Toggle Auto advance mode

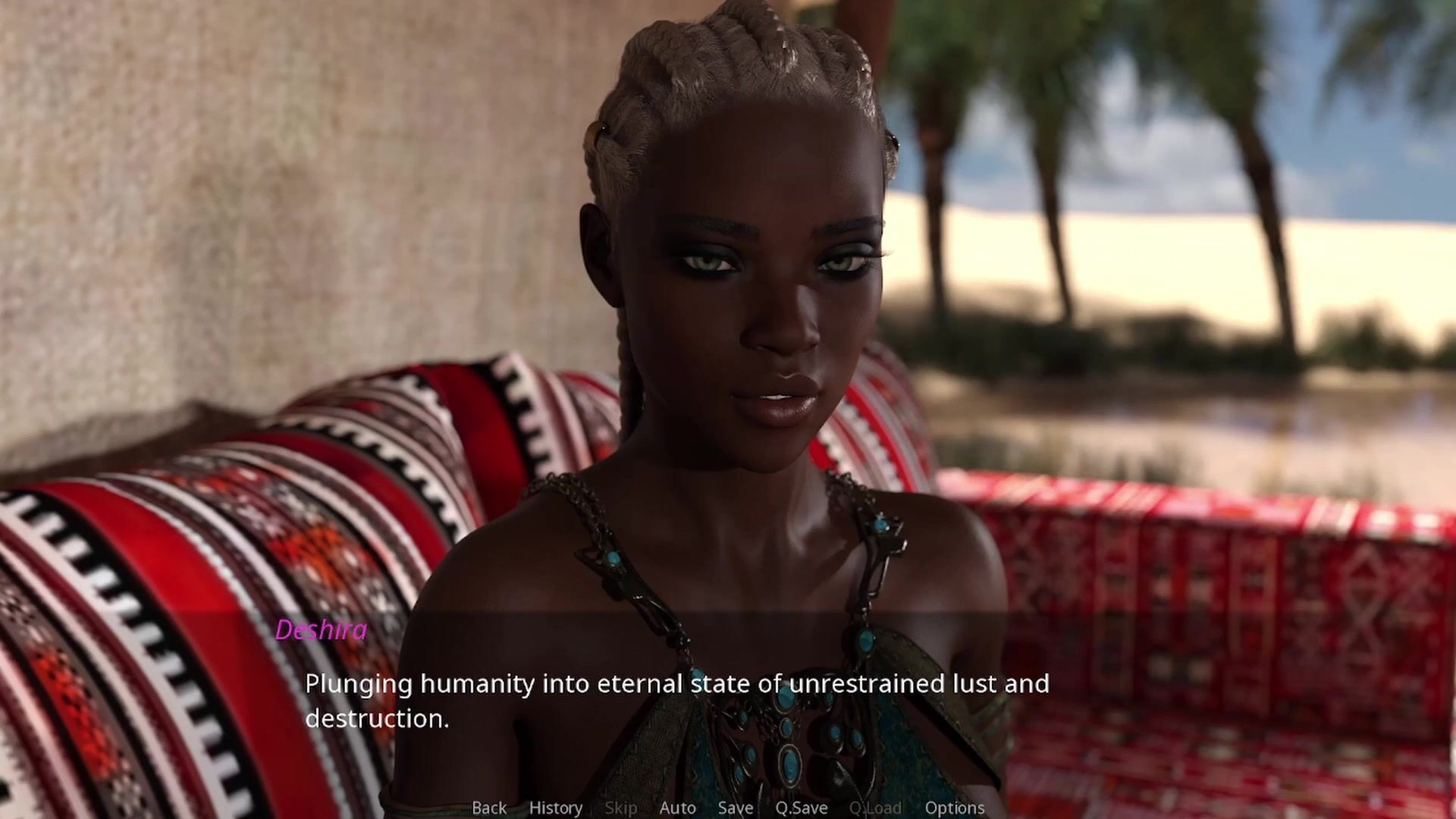click(x=677, y=808)
